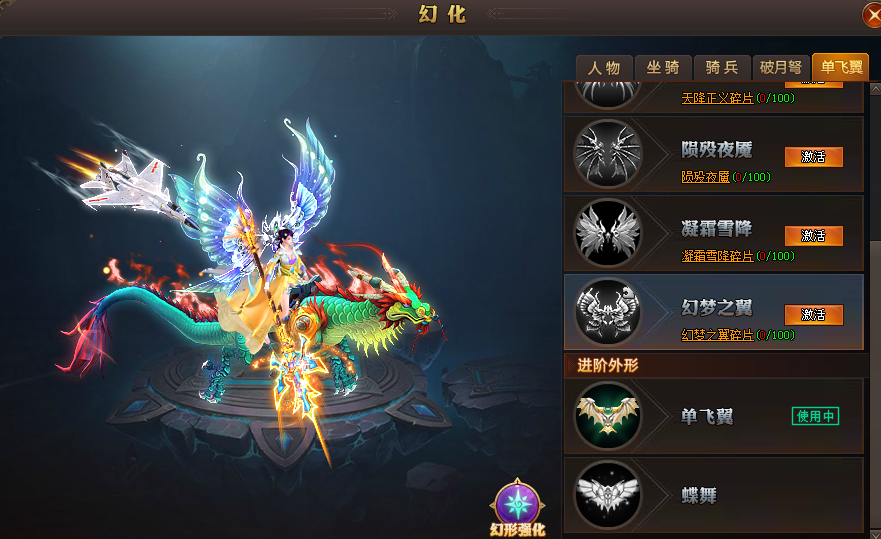
Task: Switch to the 人物 tab
Action: tap(604, 68)
